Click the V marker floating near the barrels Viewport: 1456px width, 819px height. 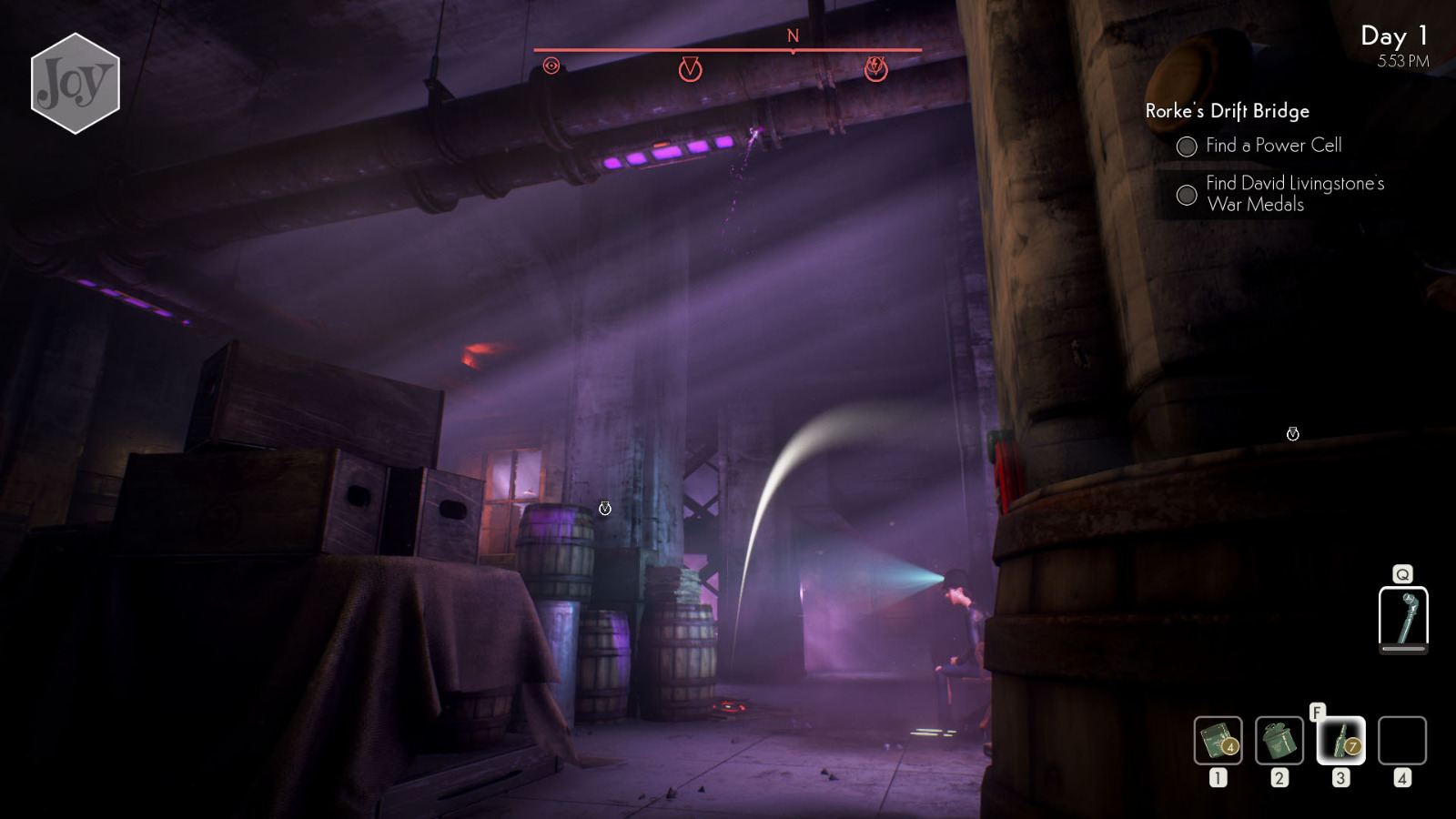(603, 510)
